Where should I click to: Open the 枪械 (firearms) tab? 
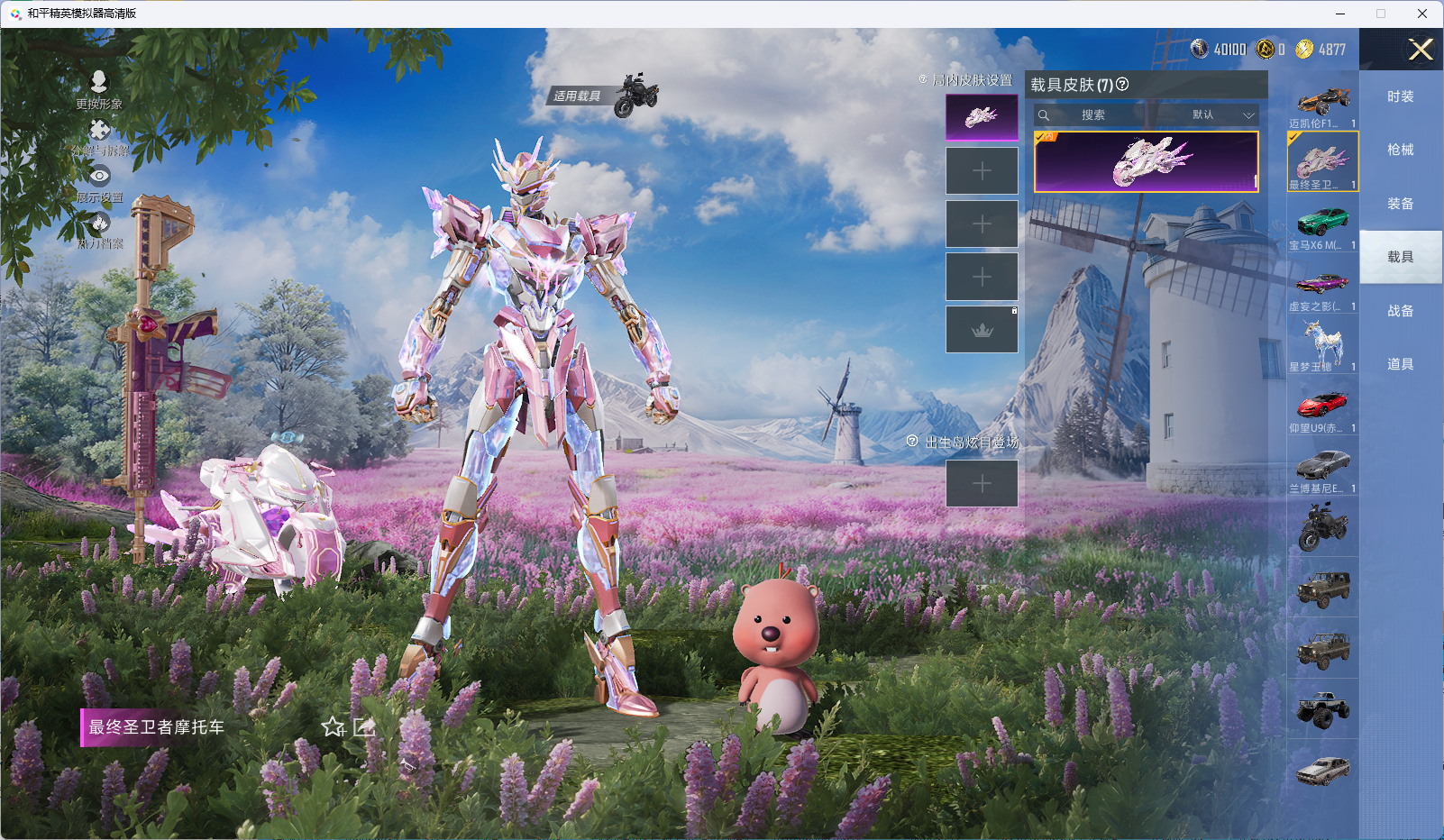pyautogui.click(x=1400, y=150)
